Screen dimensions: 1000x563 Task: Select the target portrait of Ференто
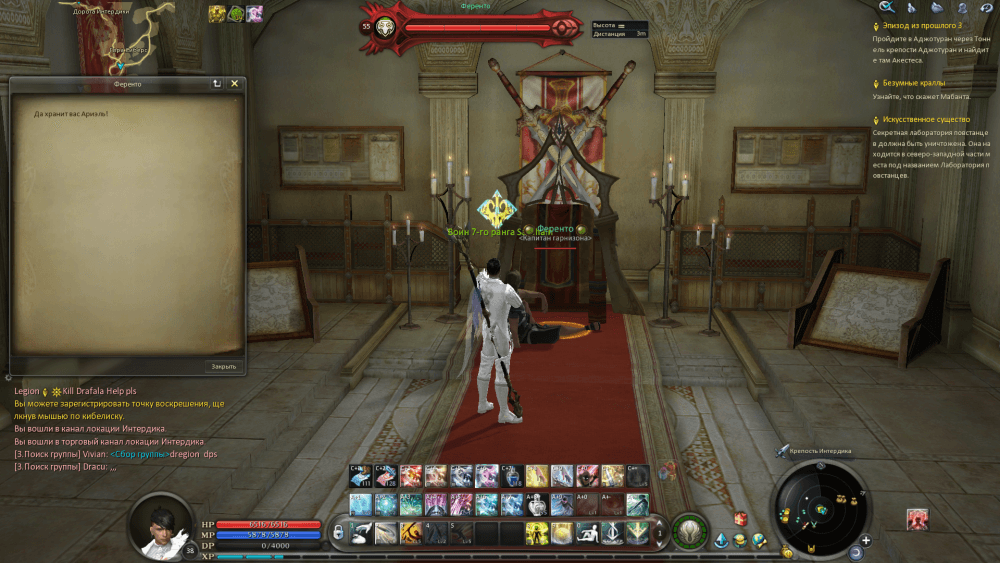pos(384,27)
